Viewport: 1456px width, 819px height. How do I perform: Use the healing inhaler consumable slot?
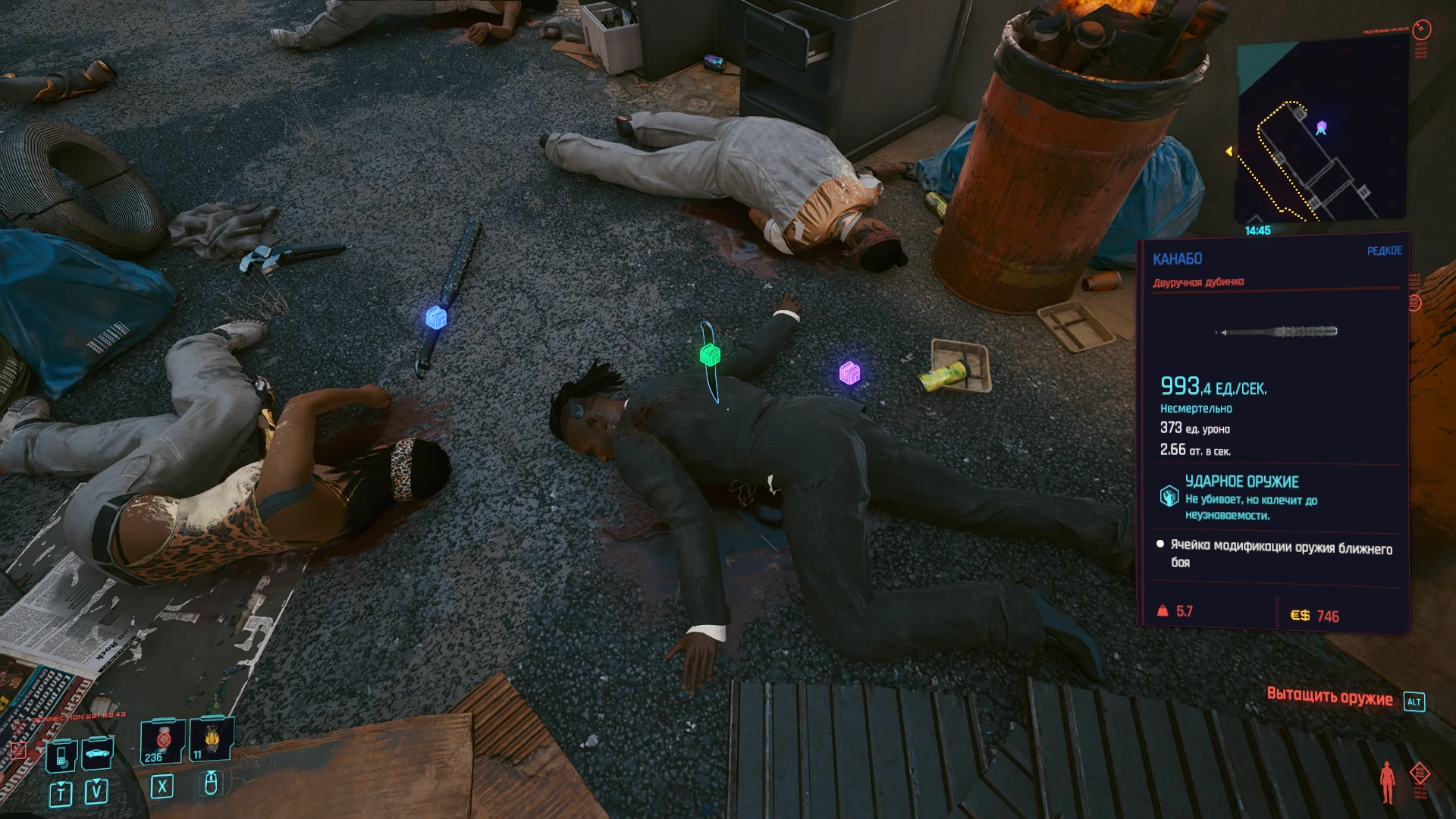tap(162, 740)
